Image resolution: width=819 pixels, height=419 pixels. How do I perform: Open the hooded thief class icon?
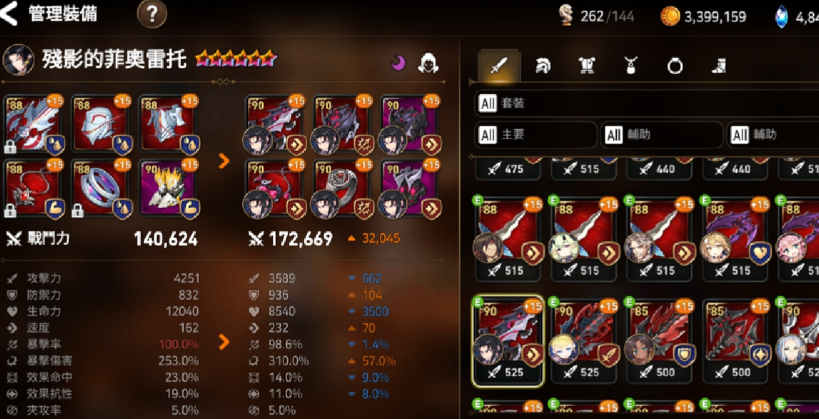430,62
